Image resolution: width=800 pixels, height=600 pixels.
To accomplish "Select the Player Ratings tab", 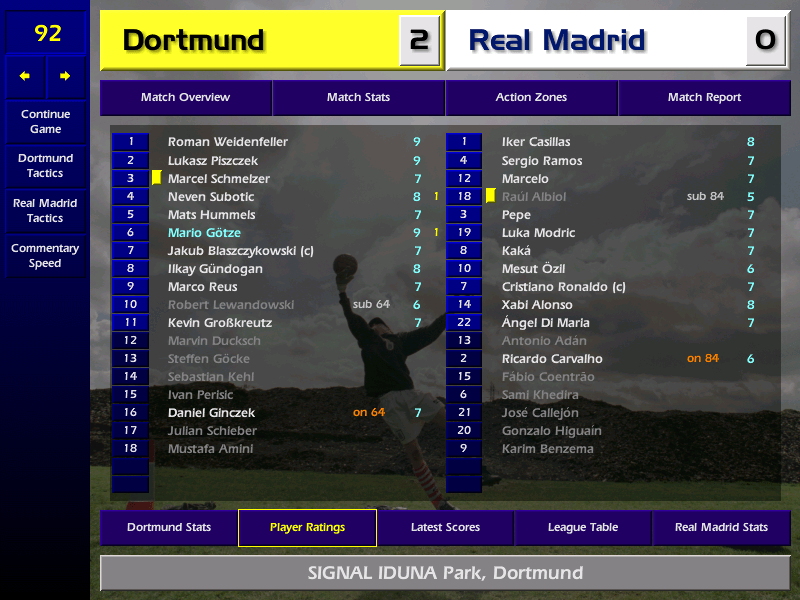I will click(x=307, y=528).
